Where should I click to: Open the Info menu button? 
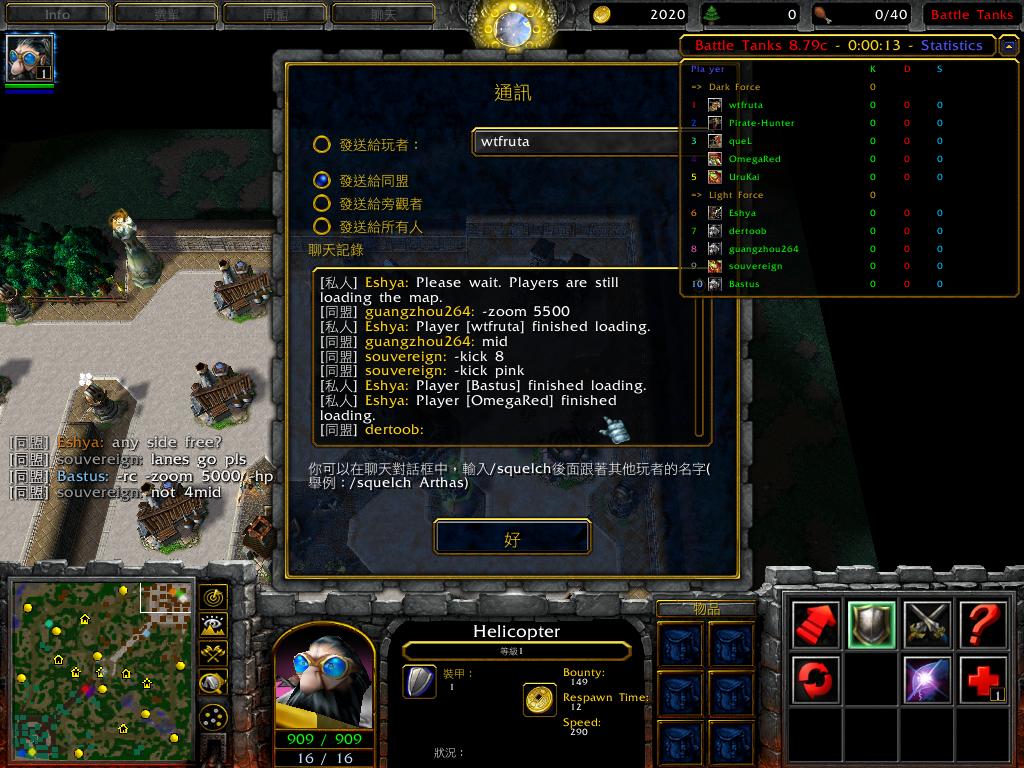point(57,14)
